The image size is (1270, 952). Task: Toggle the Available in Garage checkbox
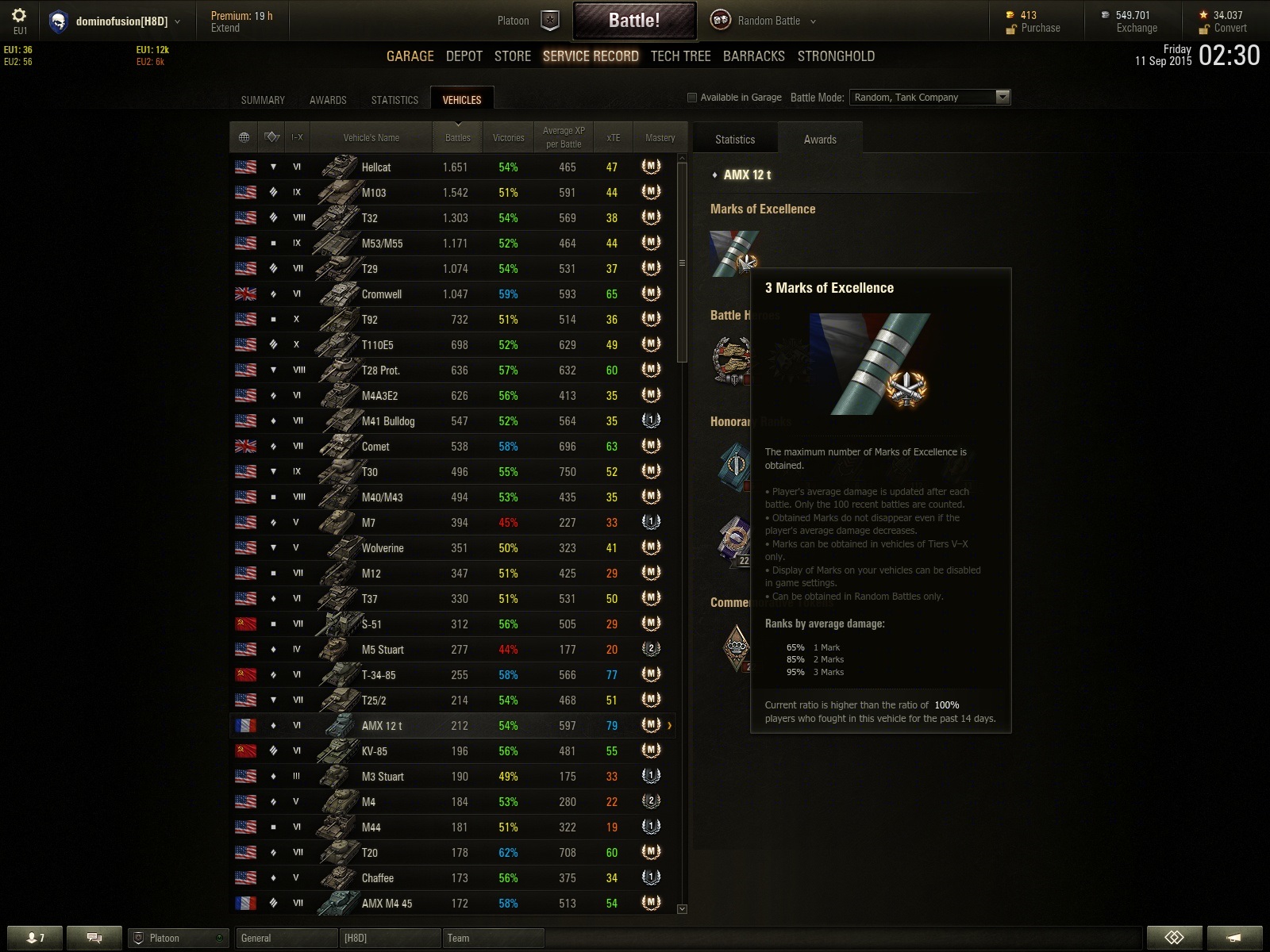click(692, 98)
